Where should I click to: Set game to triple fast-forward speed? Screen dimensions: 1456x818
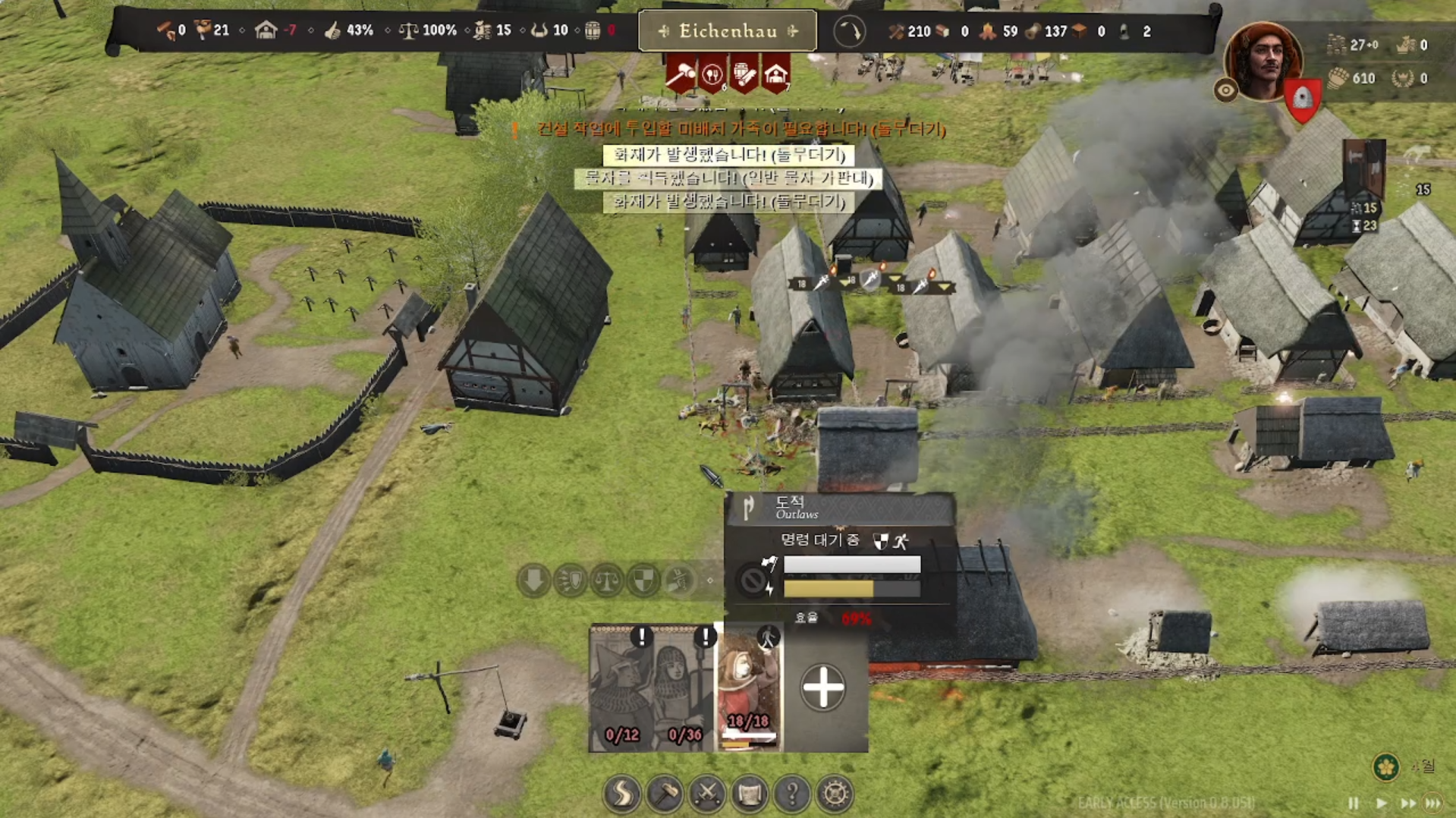pyautogui.click(x=1433, y=803)
